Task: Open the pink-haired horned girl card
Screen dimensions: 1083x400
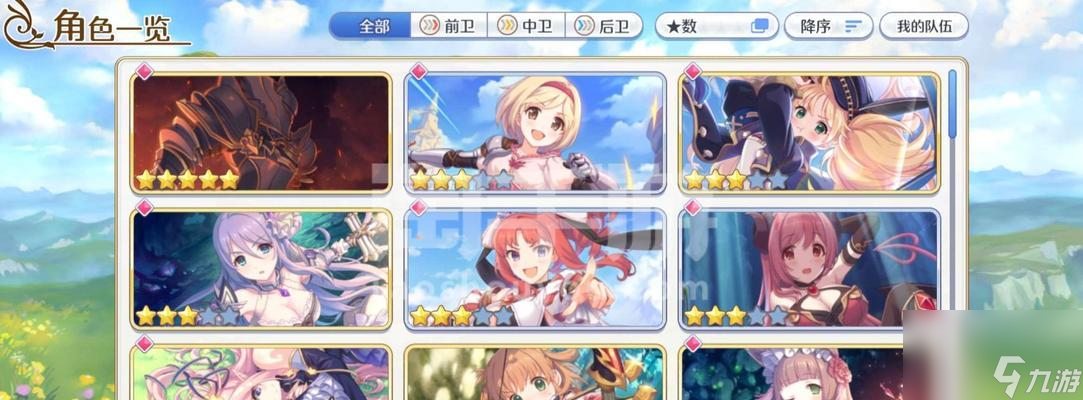Action: [810, 269]
